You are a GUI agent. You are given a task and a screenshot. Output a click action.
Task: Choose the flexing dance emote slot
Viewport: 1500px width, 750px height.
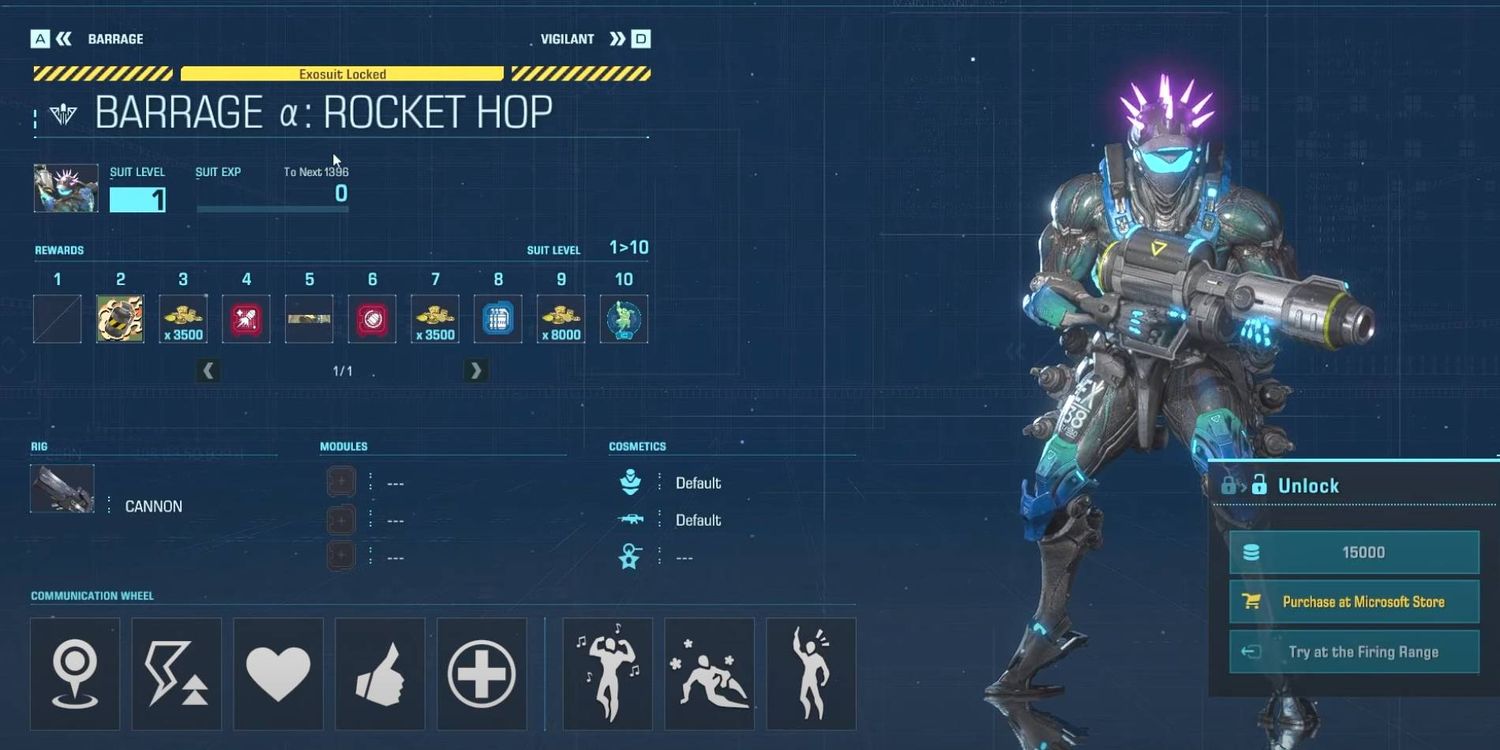click(608, 673)
